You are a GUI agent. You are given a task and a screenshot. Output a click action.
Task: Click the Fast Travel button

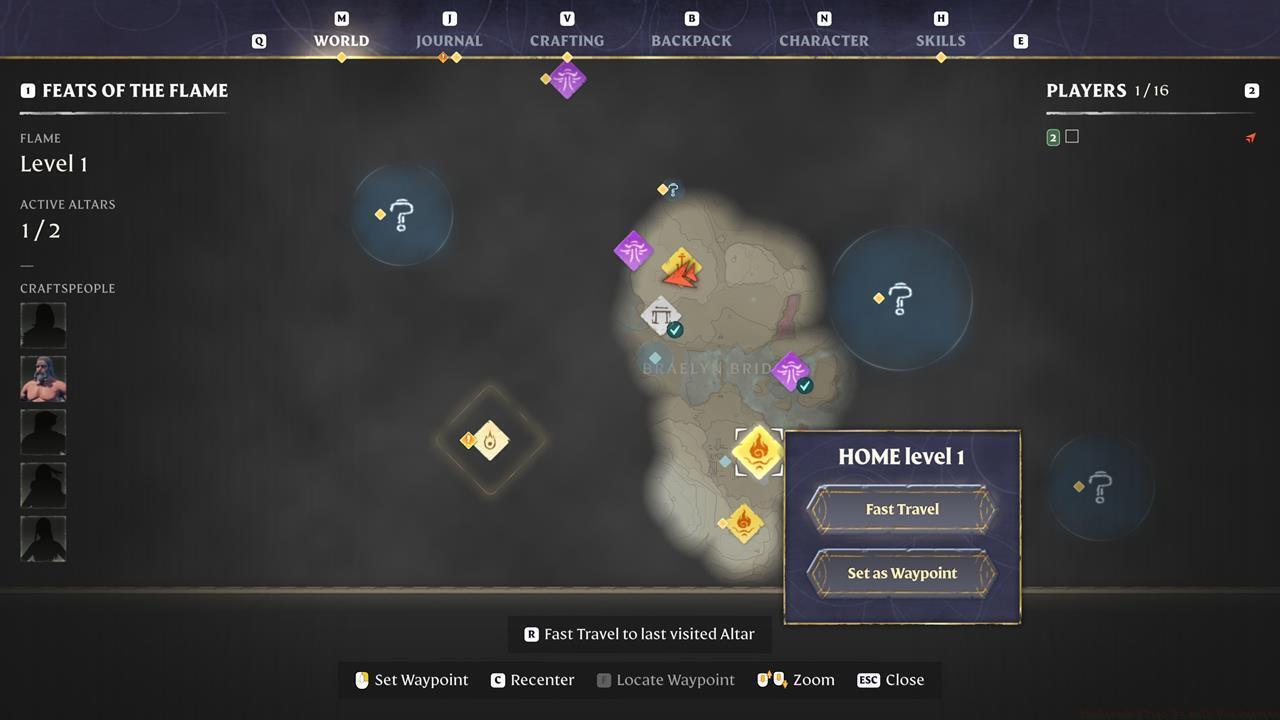point(901,508)
